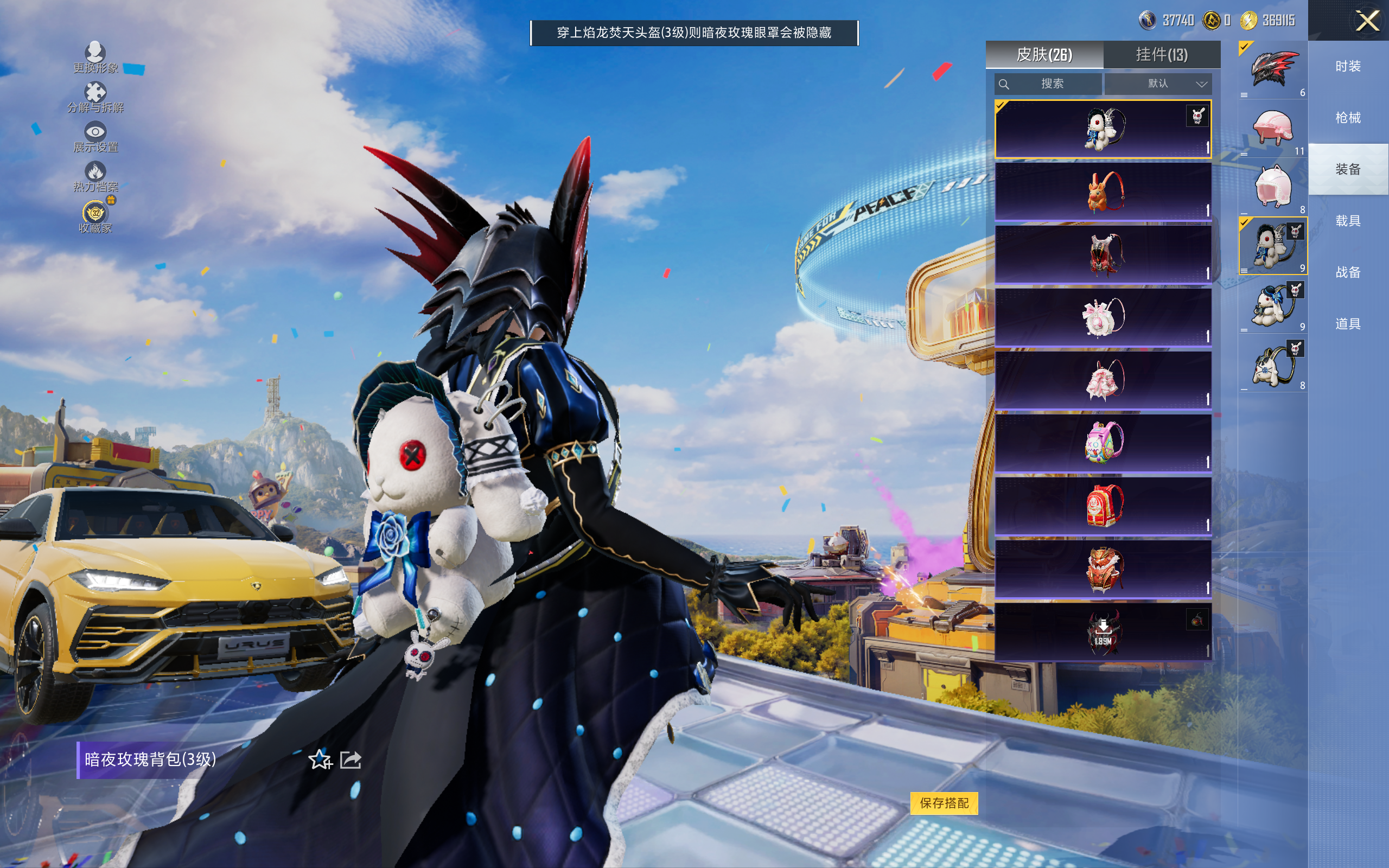Open 展示设置 display settings
This screenshot has width=1389, height=868.
tap(95, 137)
